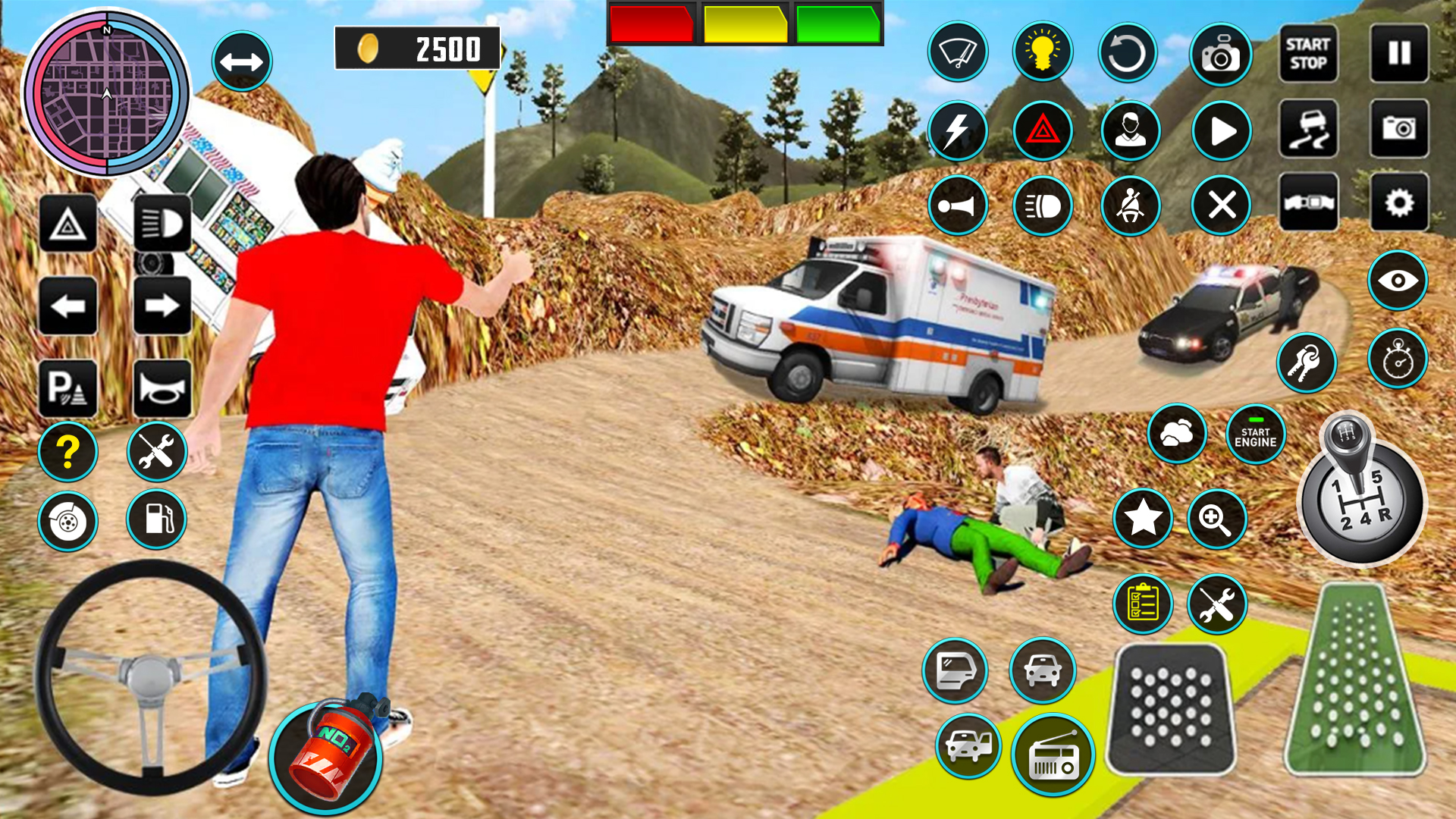
Task: Select the drift mode icon
Action: coord(1307,128)
